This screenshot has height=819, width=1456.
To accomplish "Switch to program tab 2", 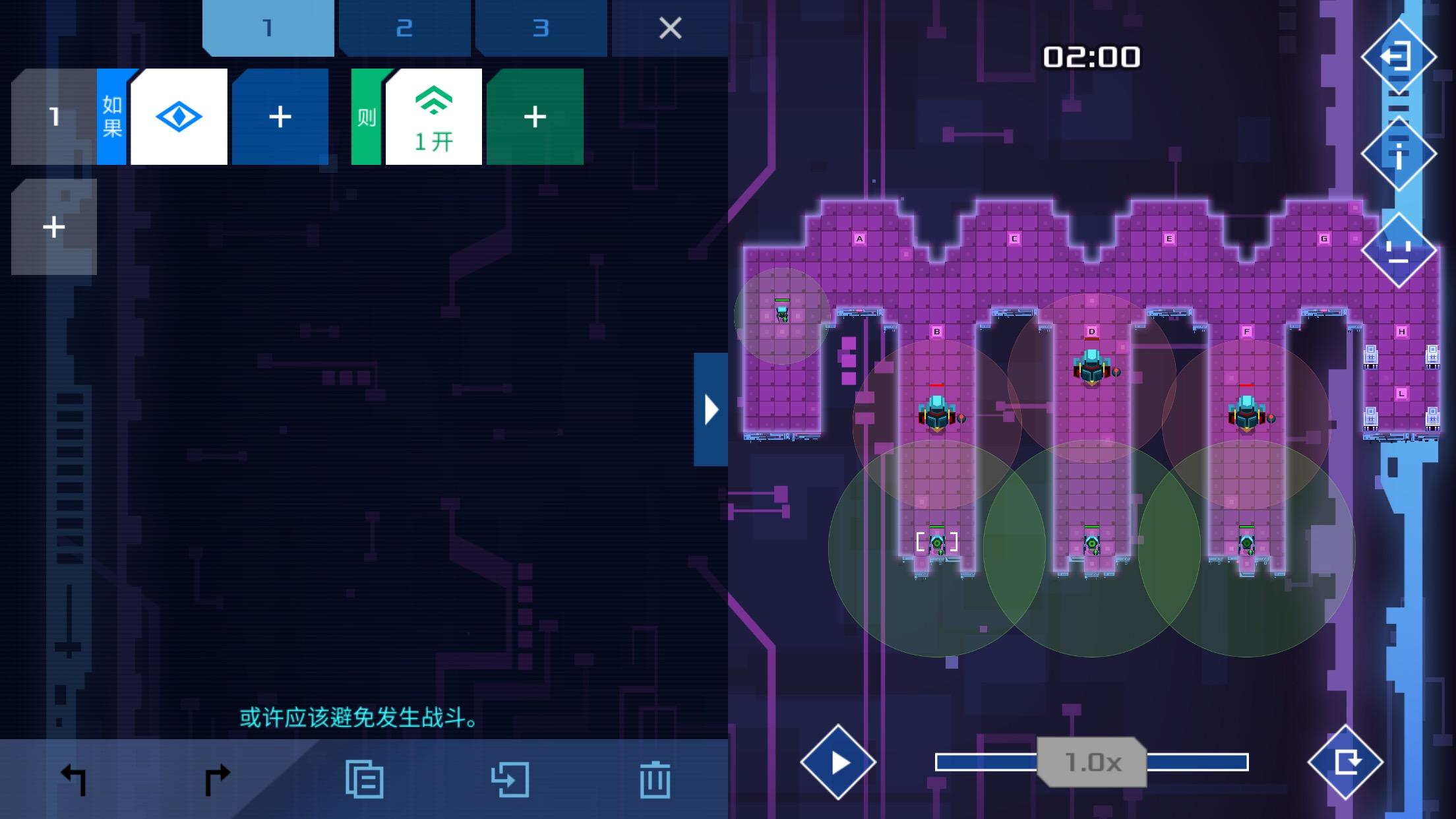I will [404, 28].
